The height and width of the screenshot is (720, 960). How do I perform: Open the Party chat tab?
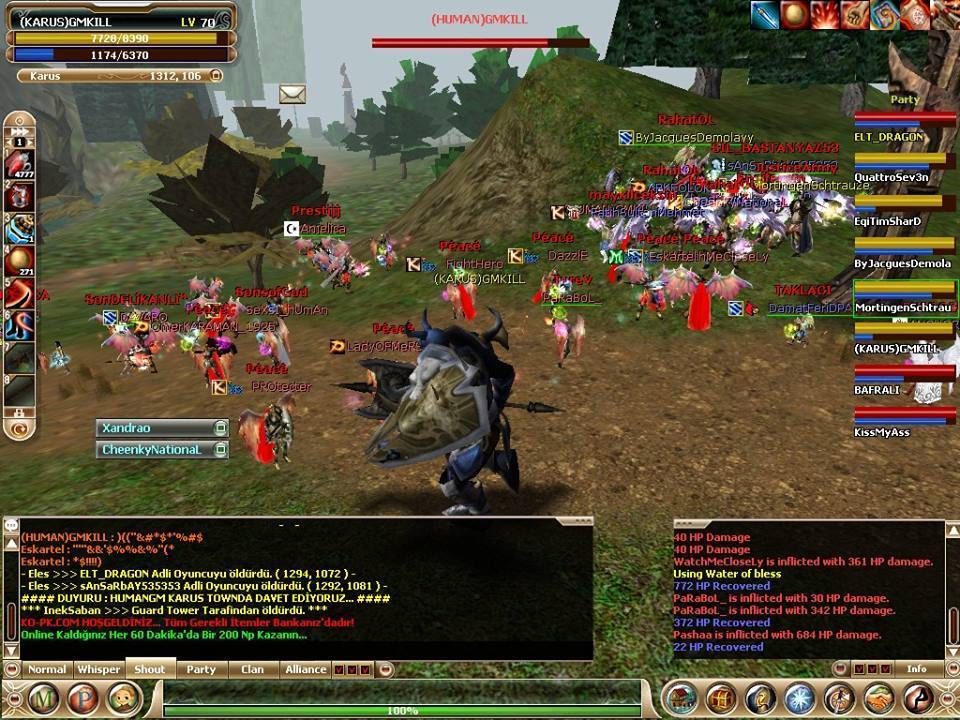click(201, 669)
